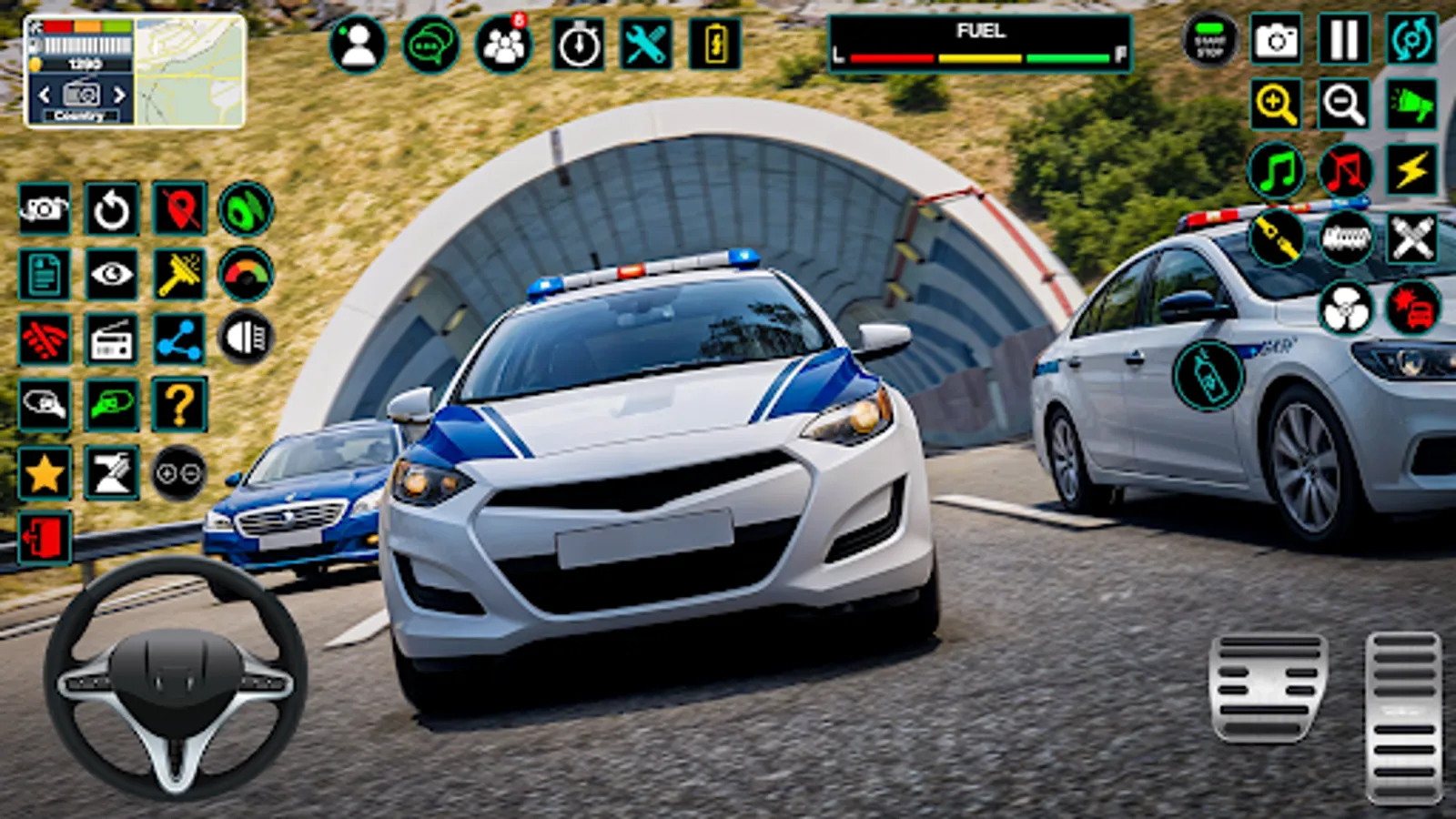Click the left arrow on camera selector
The image size is (1456, 819).
click(44, 92)
